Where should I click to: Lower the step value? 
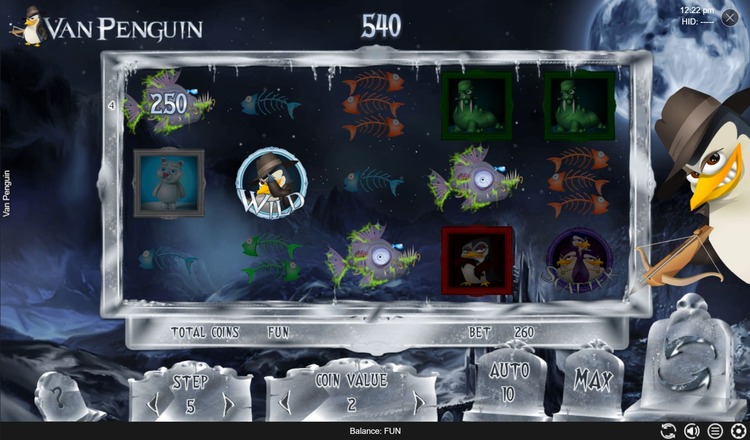pyautogui.click(x=155, y=405)
